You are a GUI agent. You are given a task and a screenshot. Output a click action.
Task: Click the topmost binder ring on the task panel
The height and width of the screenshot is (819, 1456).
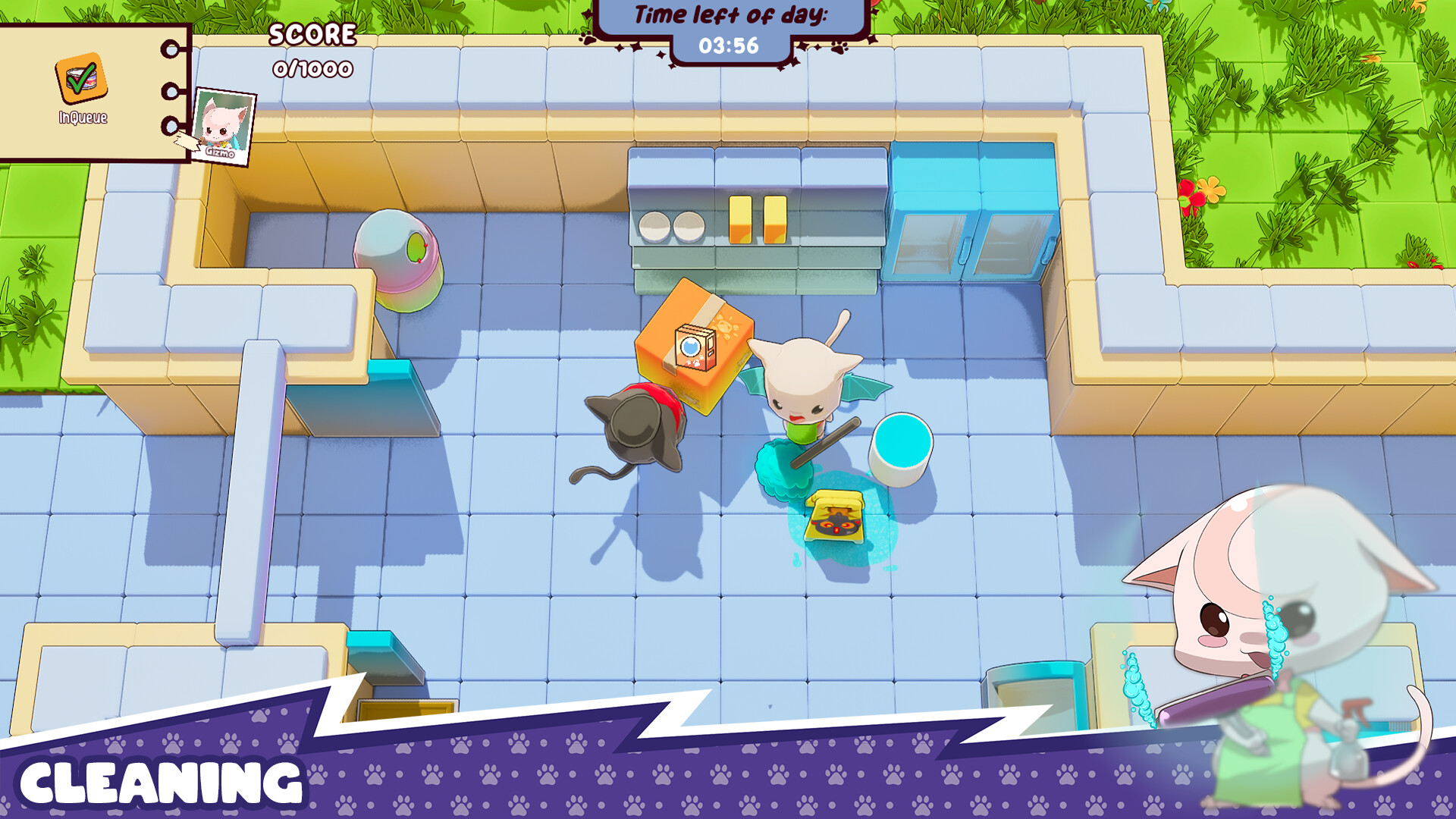pos(171,48)
